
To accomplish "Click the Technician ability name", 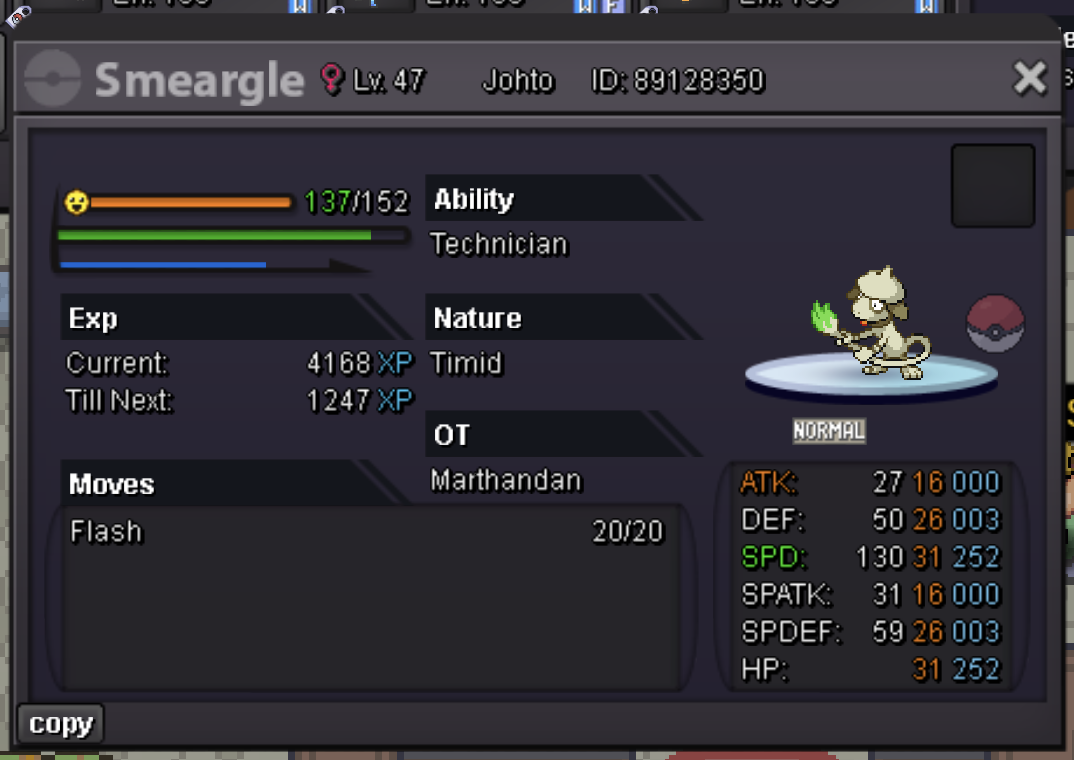I will 499,244.
